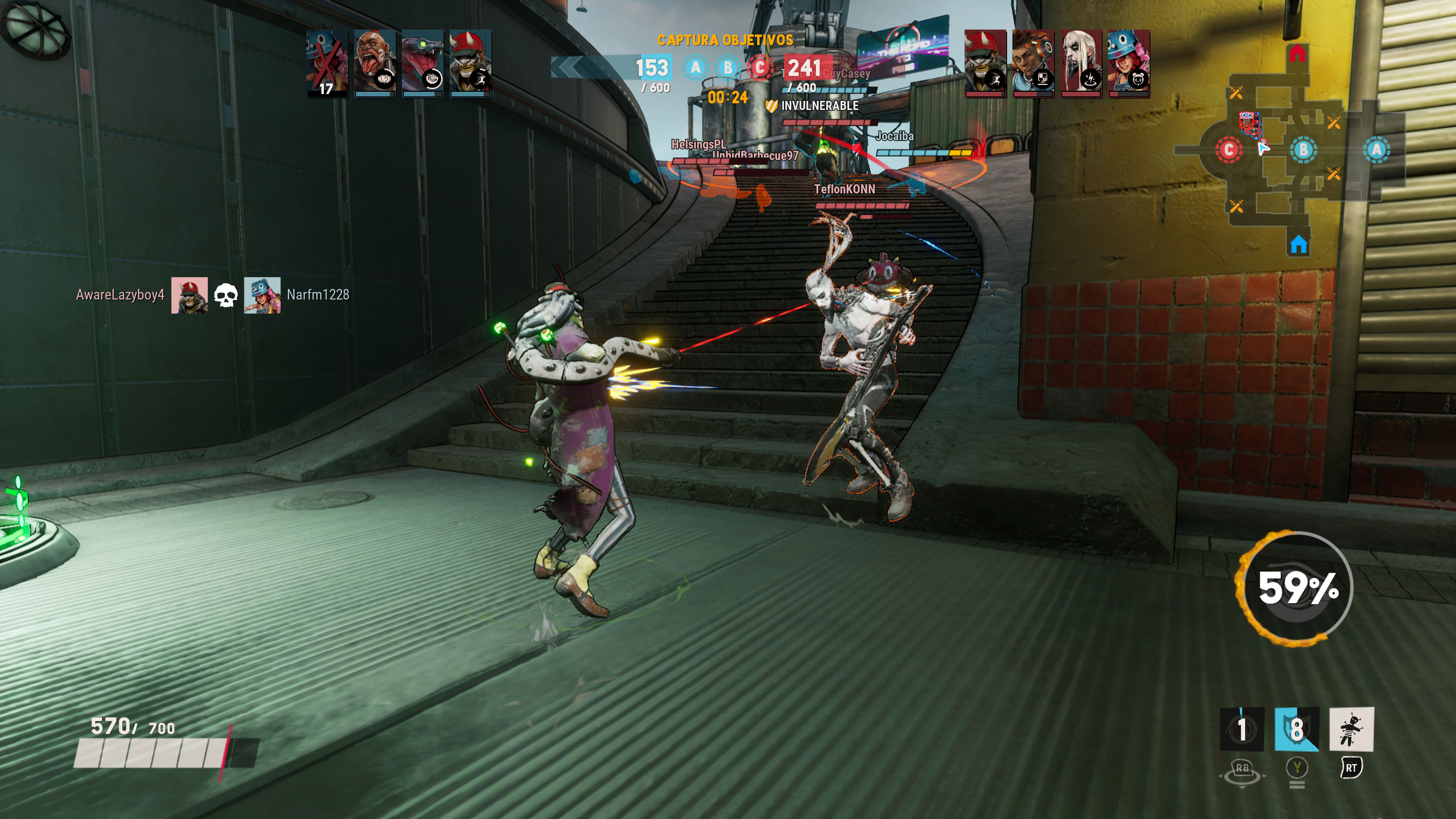The image size is (1456, 819).
Task: Click Narfm1228's portrait in the kill feed
Action: [x=262, y=295]
